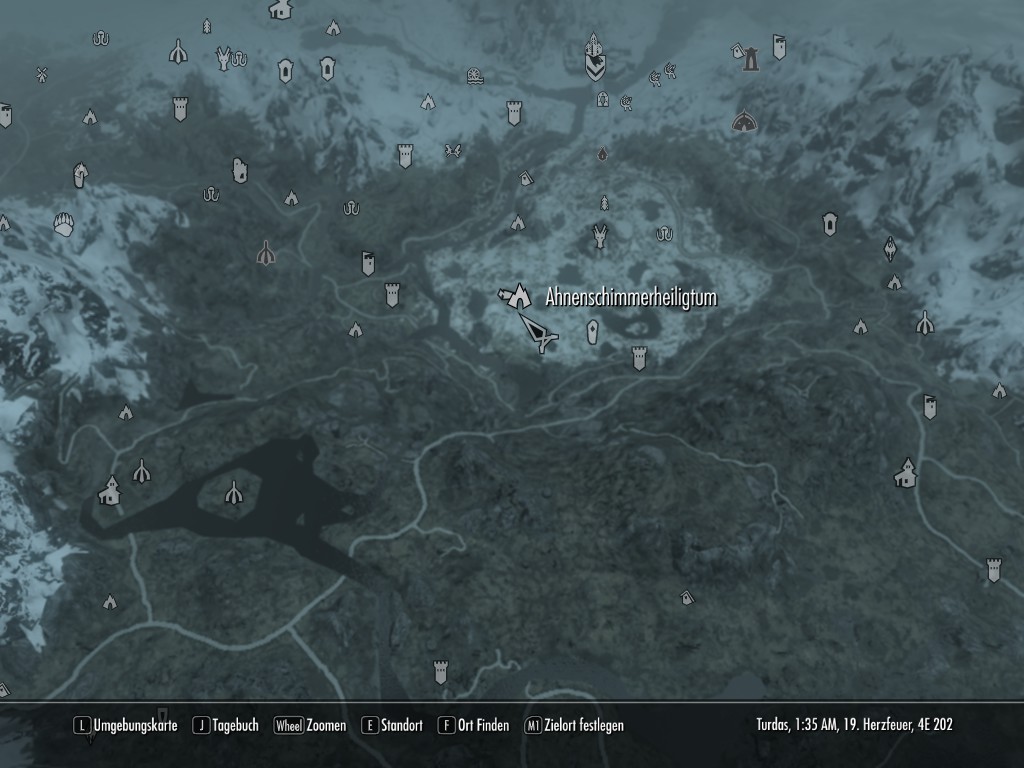
Task: Click the bear paw map marker
Action: 65,223
